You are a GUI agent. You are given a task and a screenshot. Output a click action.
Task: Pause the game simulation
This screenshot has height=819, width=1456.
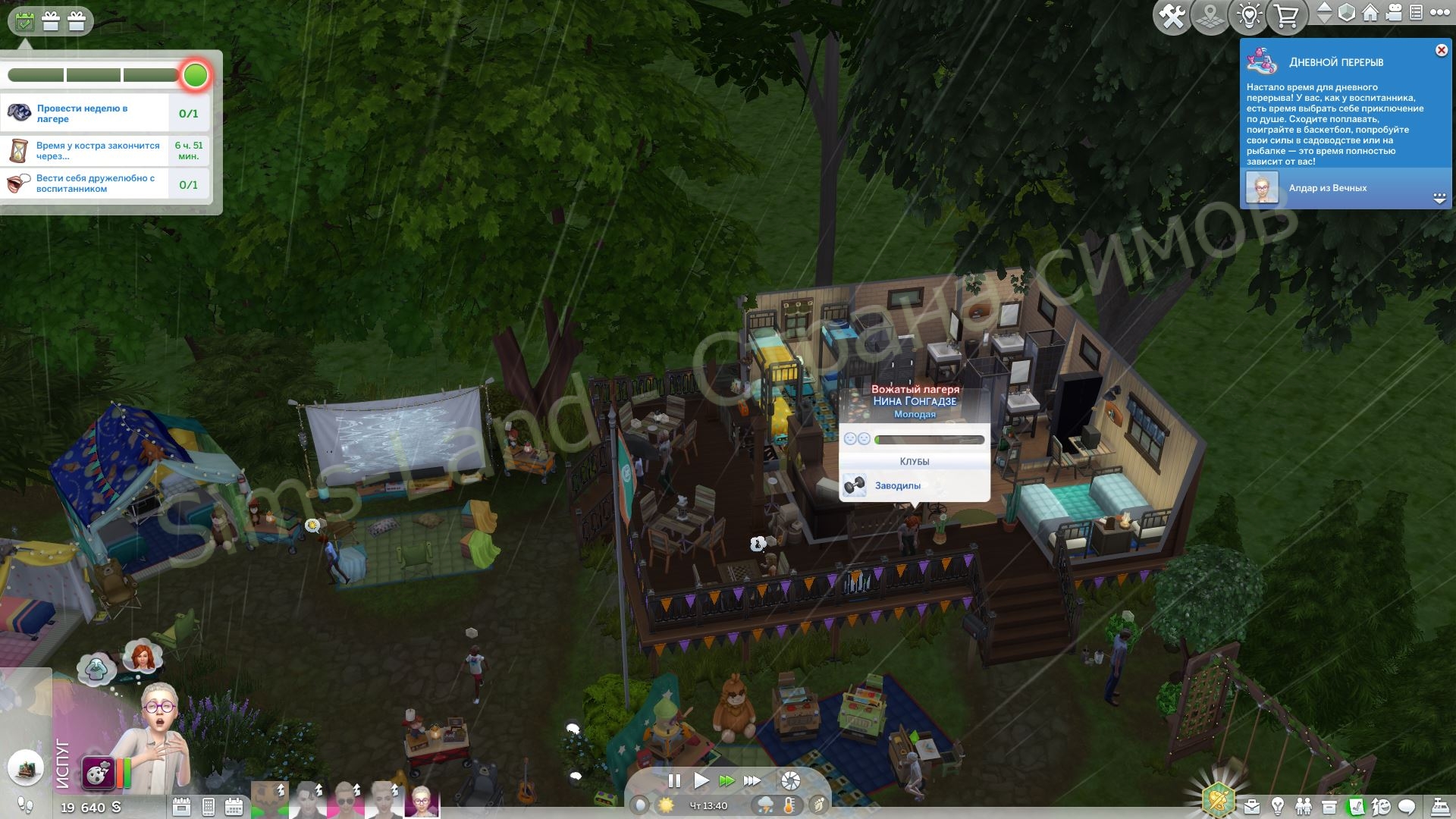674,780
